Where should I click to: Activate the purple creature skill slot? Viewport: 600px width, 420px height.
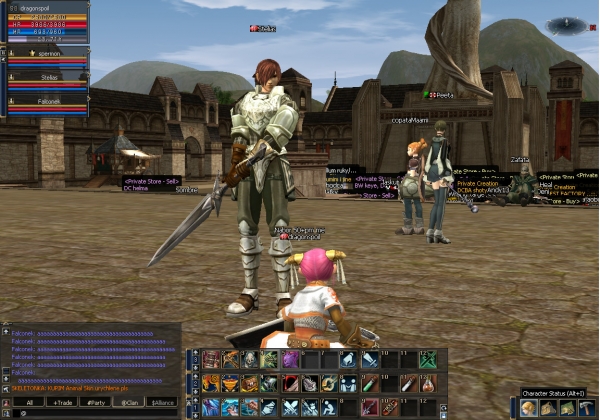pyautogui.click(x=289, y=359)
